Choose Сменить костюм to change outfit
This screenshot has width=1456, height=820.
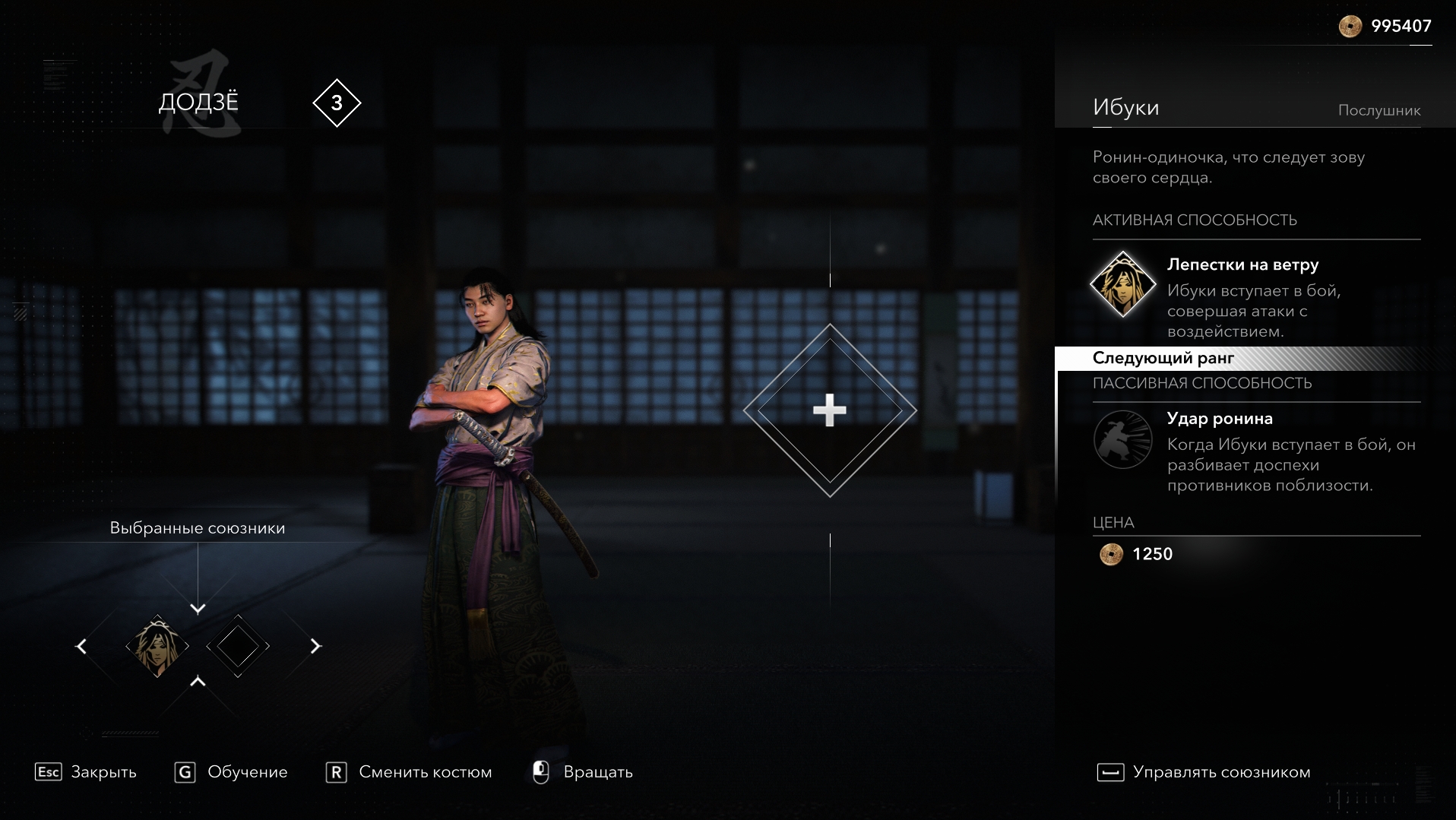click(x=409, y=772)
